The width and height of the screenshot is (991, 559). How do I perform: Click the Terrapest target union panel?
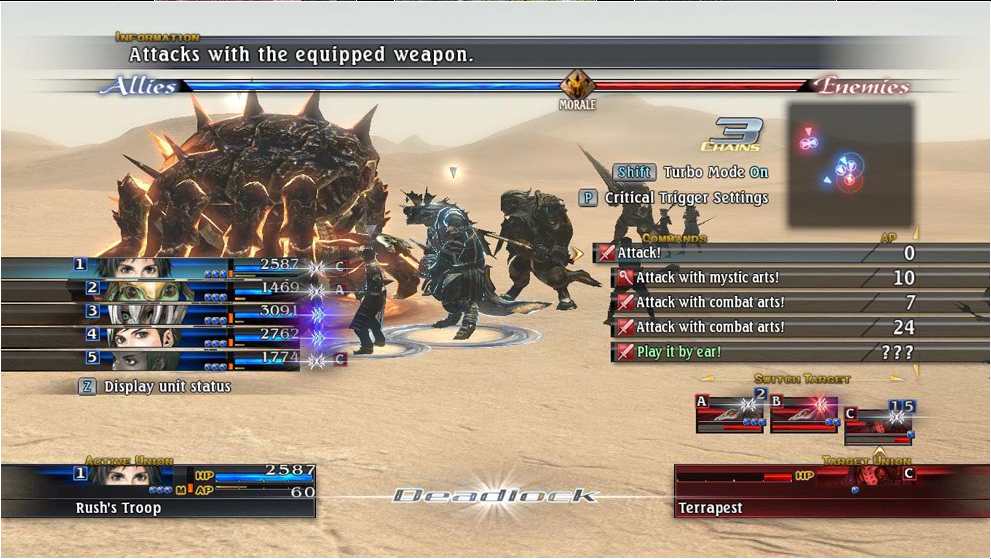point(831,490)
